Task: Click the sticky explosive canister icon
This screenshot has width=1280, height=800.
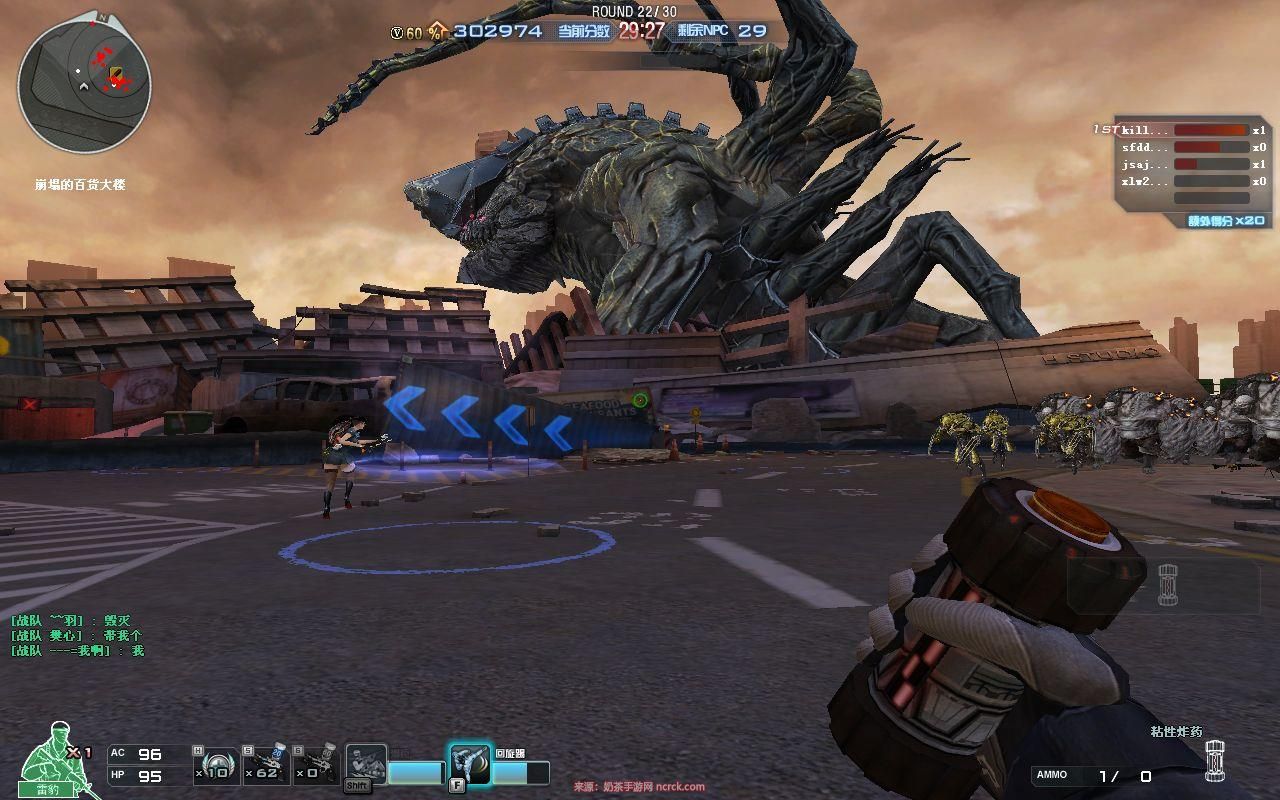Action: point(1214,761)
